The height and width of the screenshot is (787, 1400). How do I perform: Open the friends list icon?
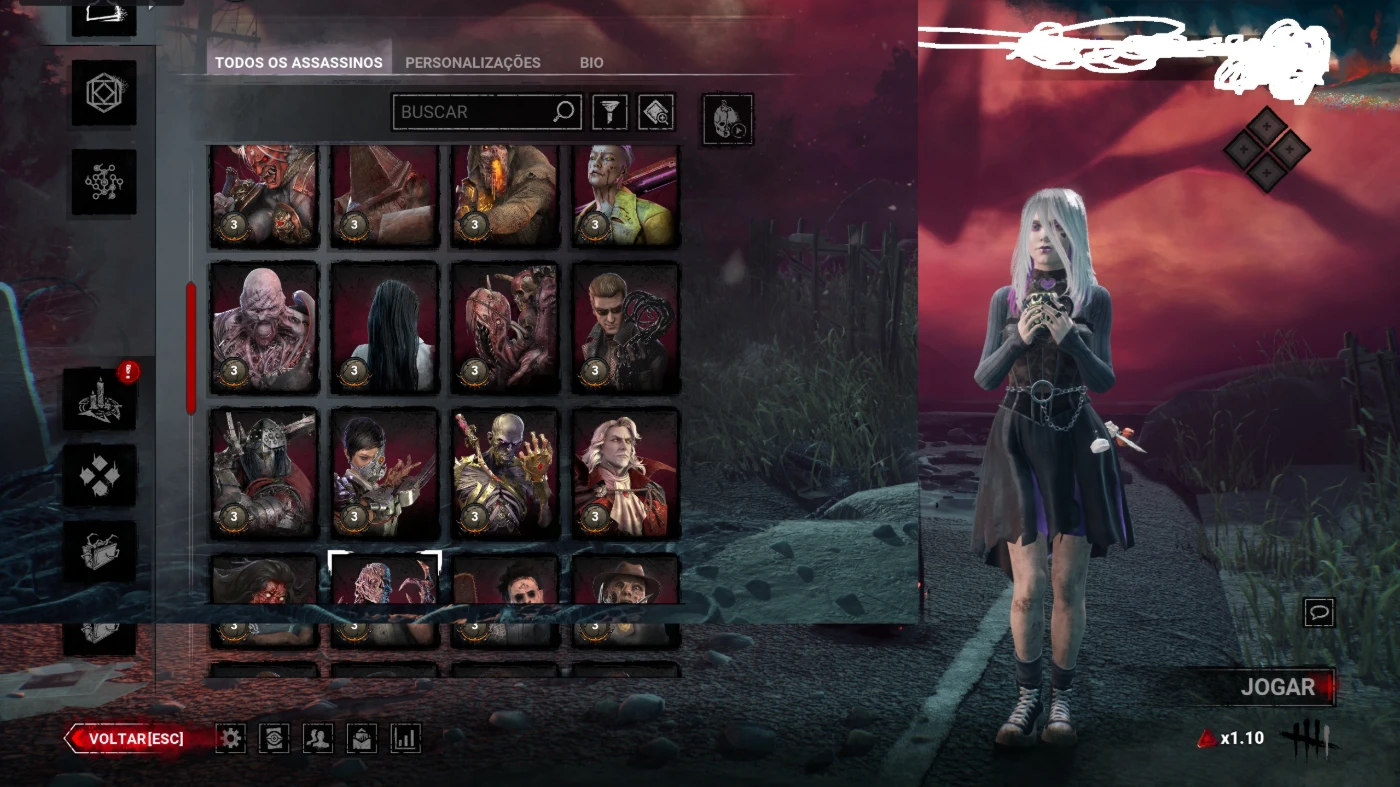[318, 739]
